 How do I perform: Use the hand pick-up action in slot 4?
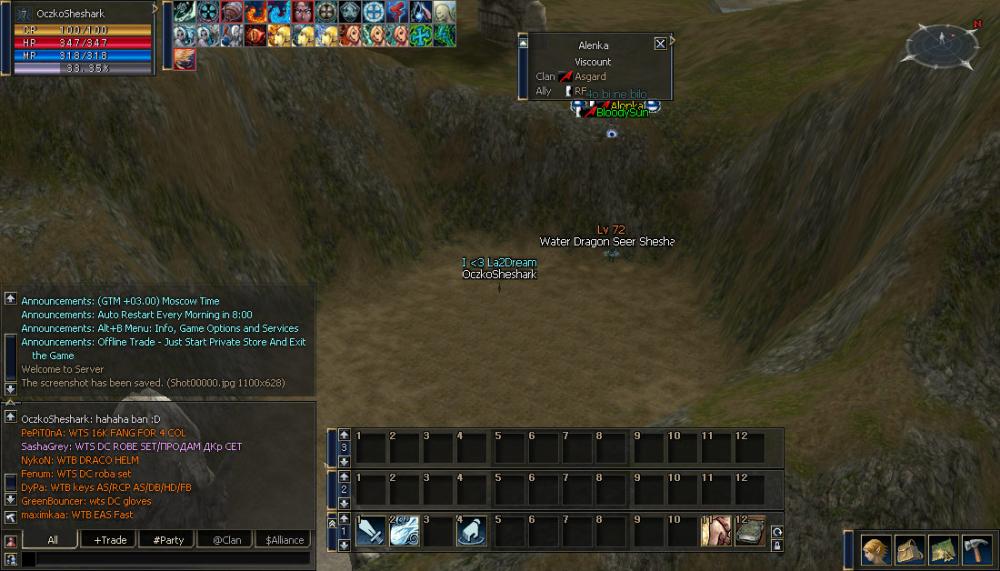click(x=472, y=531)
